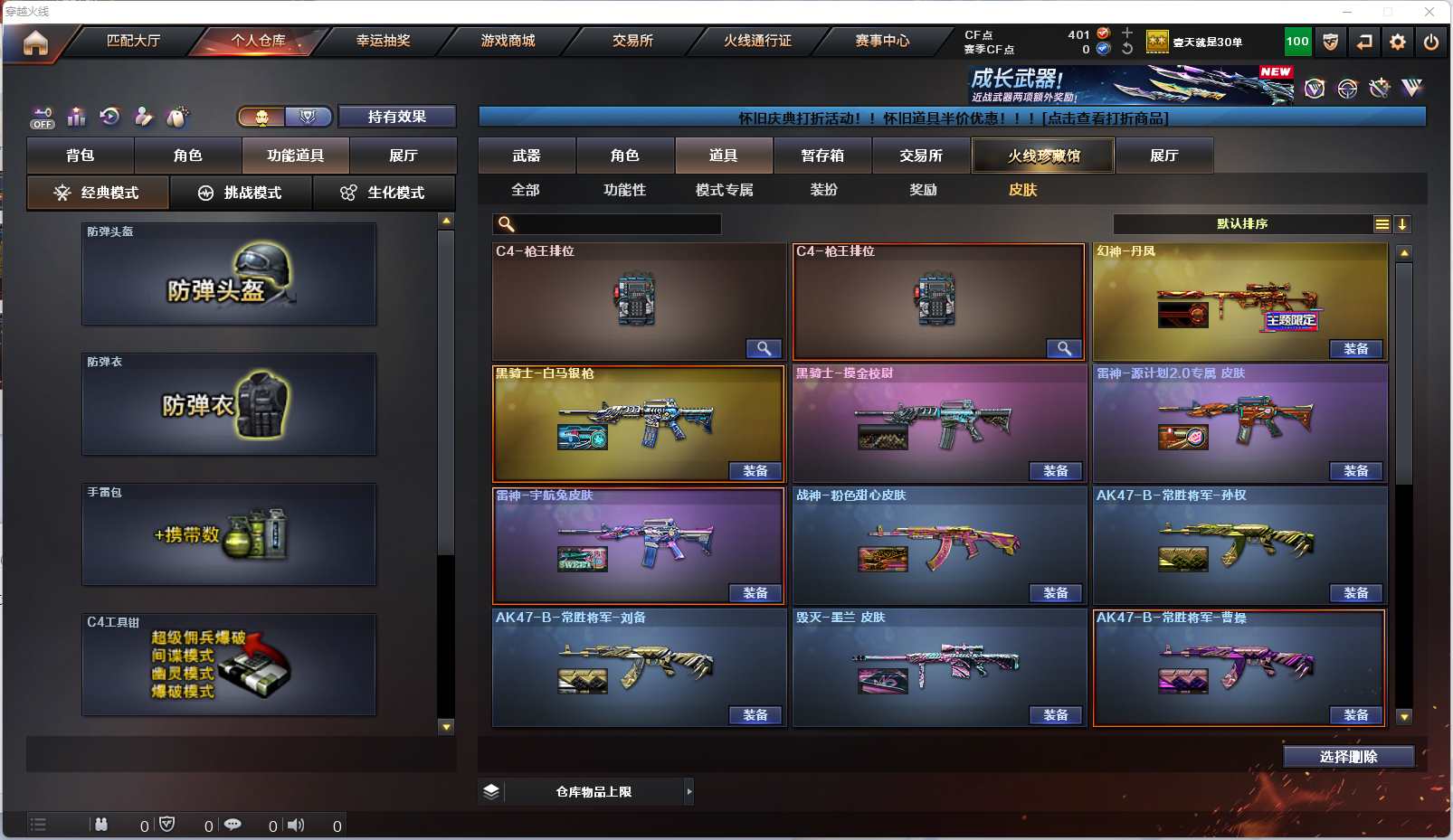
Task: Switch to the 武器 warehouse tab
Action: [x=527, y=156]
